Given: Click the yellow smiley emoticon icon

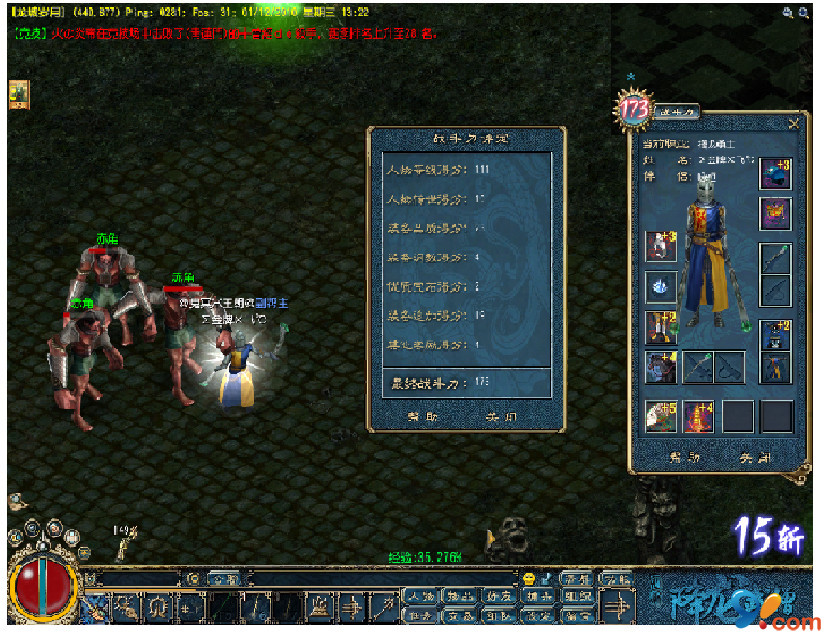Looking at the screenshot, I should (x=529, y=579).
